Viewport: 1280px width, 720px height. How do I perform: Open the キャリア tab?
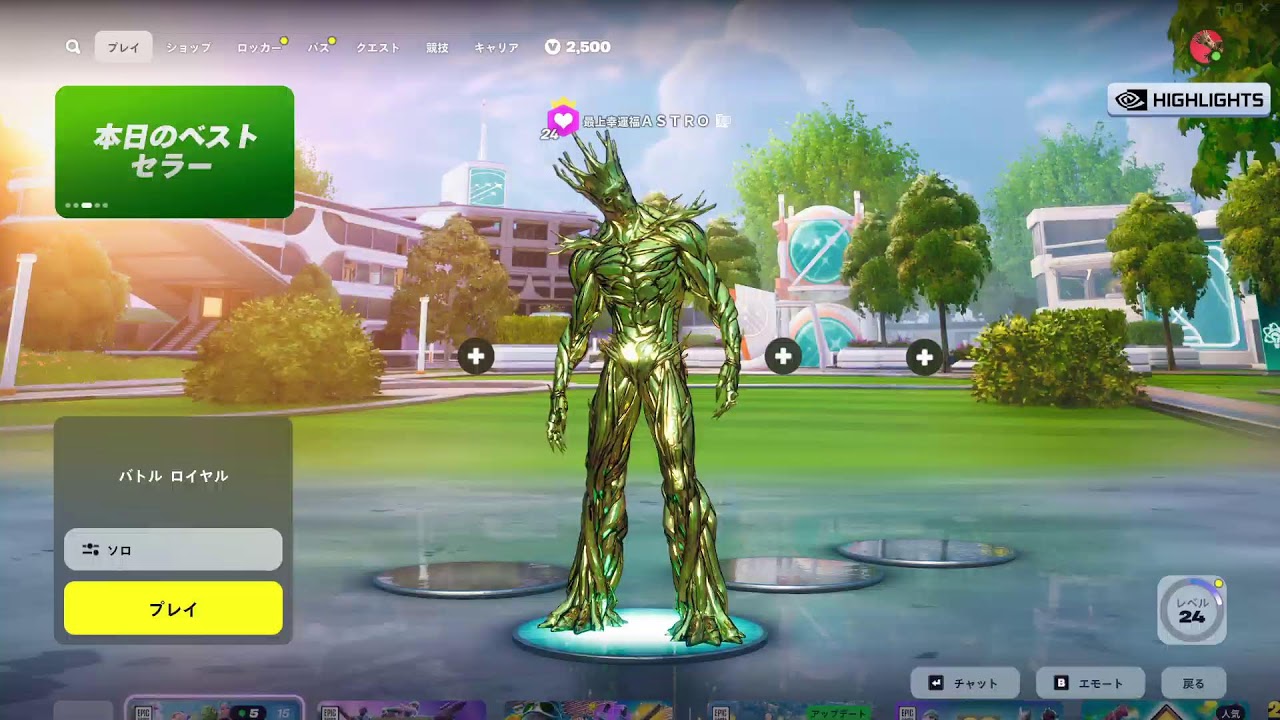click(x=496, y=47)
